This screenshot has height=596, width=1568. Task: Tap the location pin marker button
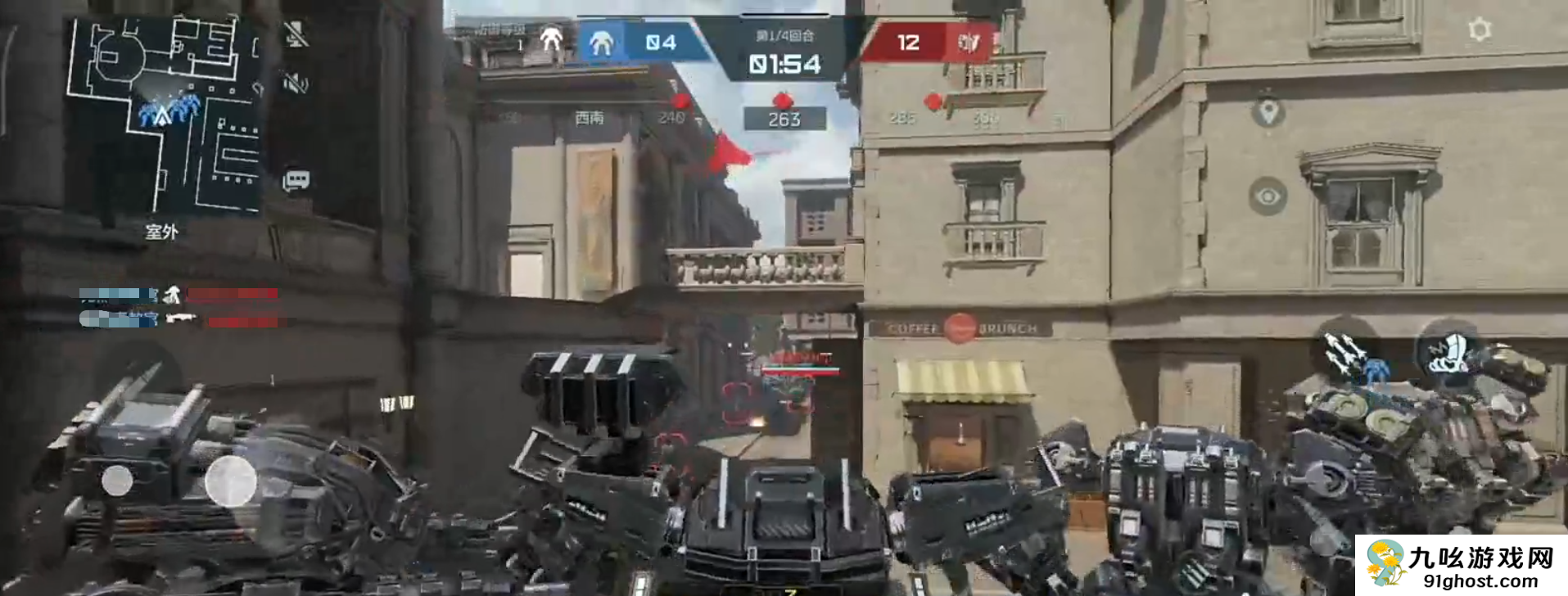1268,111
